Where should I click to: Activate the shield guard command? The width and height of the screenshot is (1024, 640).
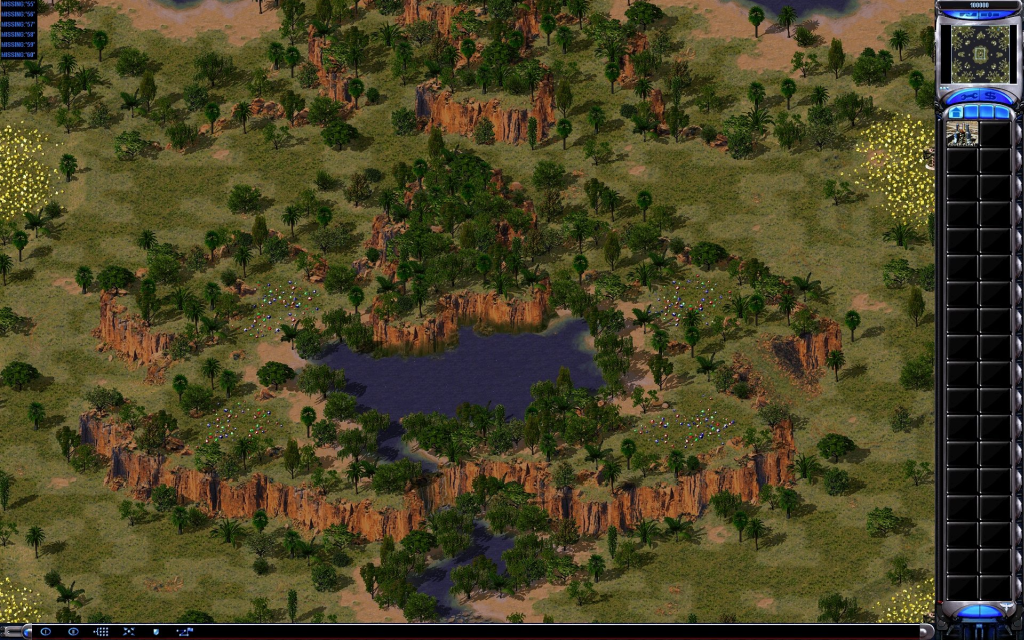[155, 632]
